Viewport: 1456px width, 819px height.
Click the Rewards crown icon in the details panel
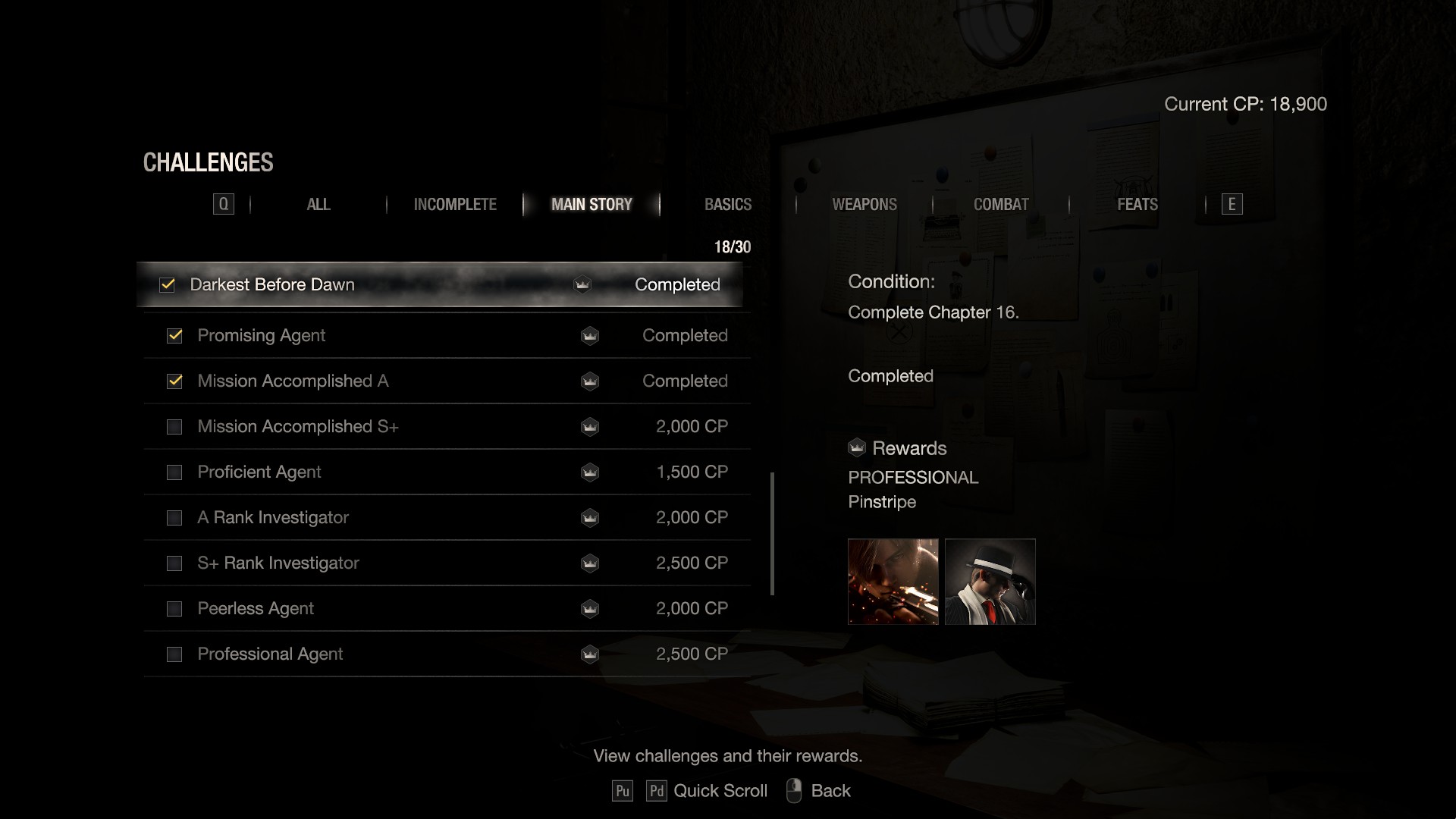pos(856,448)
